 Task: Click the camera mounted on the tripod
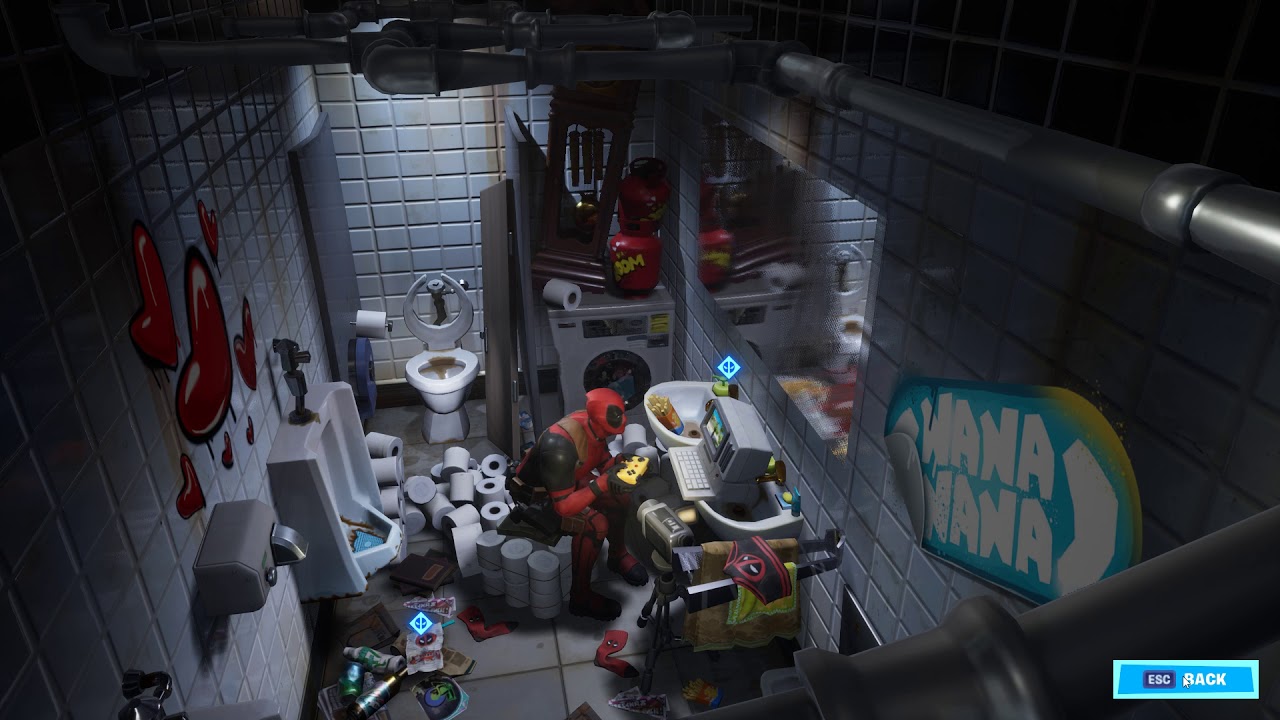pyautogui.click(x=662, y=530)
